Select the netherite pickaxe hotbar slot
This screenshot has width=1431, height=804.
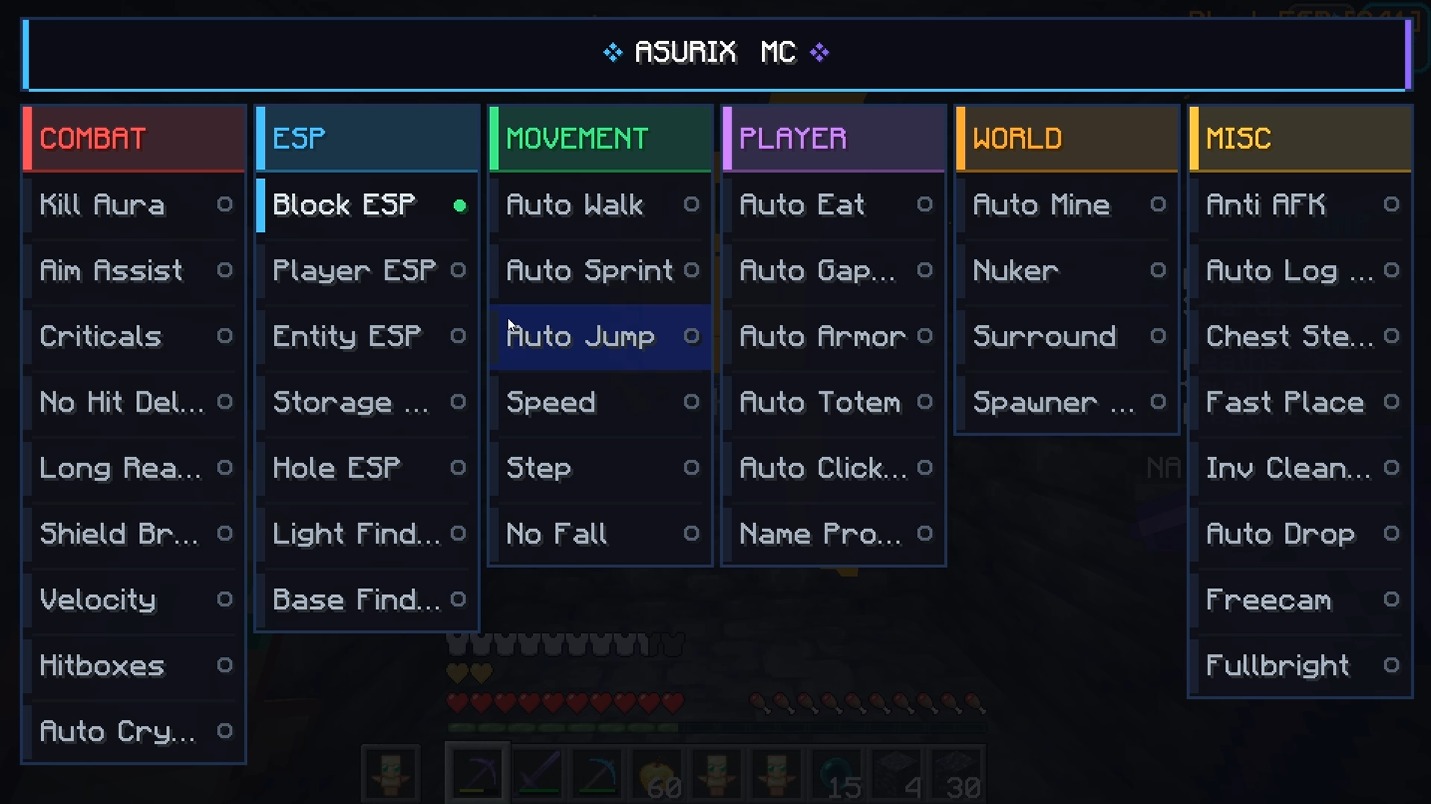pos(478,772)
